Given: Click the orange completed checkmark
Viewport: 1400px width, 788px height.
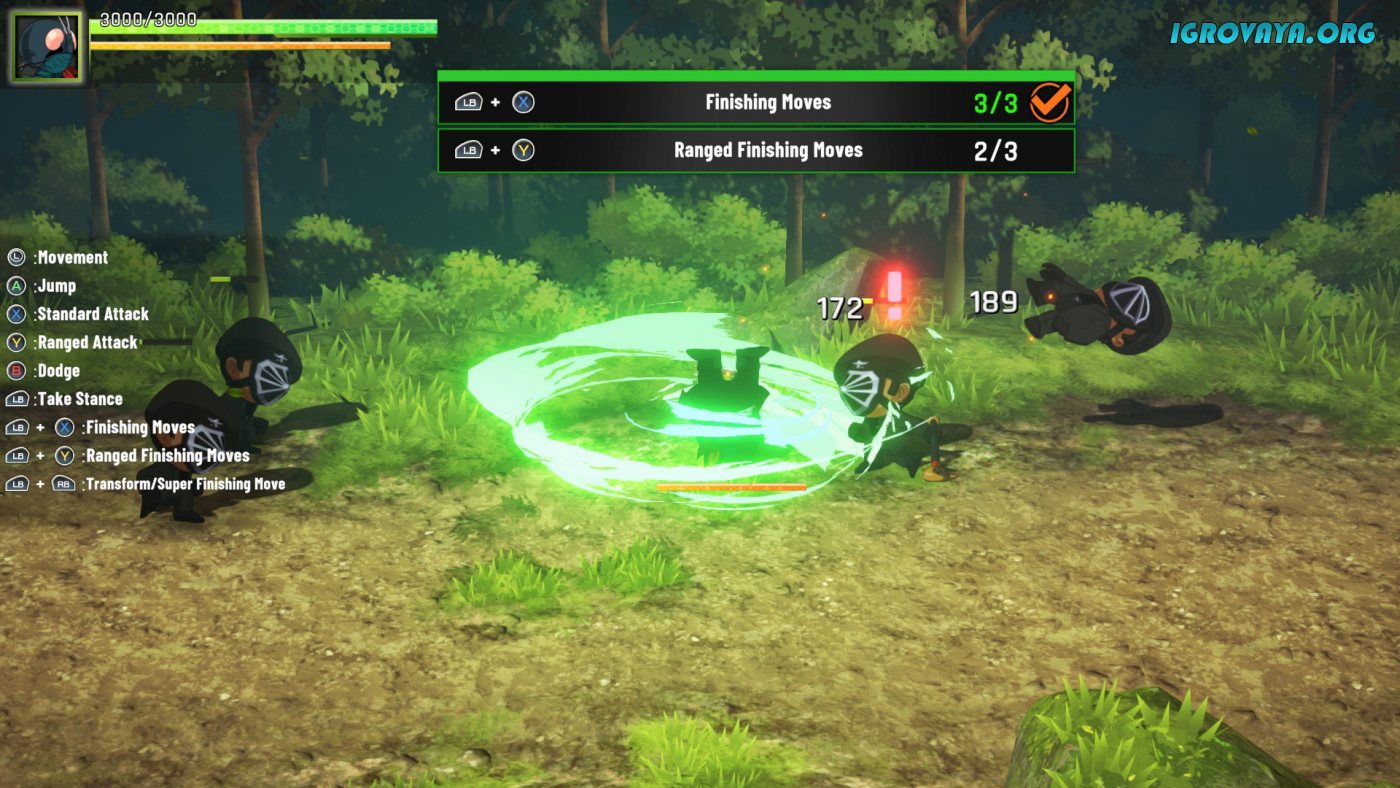Looking at the screenshot, I should [x=1050, y=102].
